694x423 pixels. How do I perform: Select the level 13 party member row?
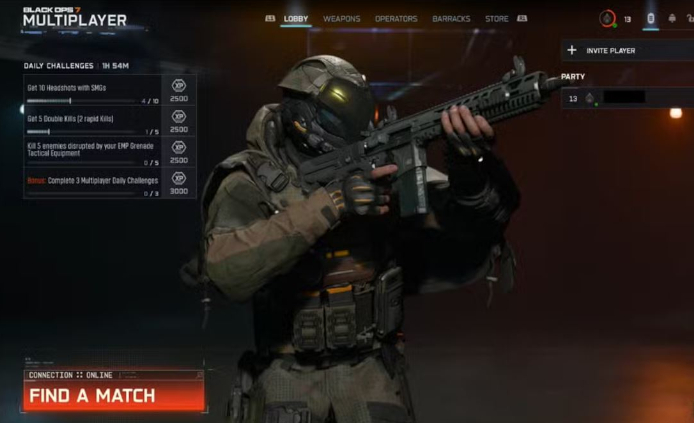pyautogui.click(x=626, y=98)
